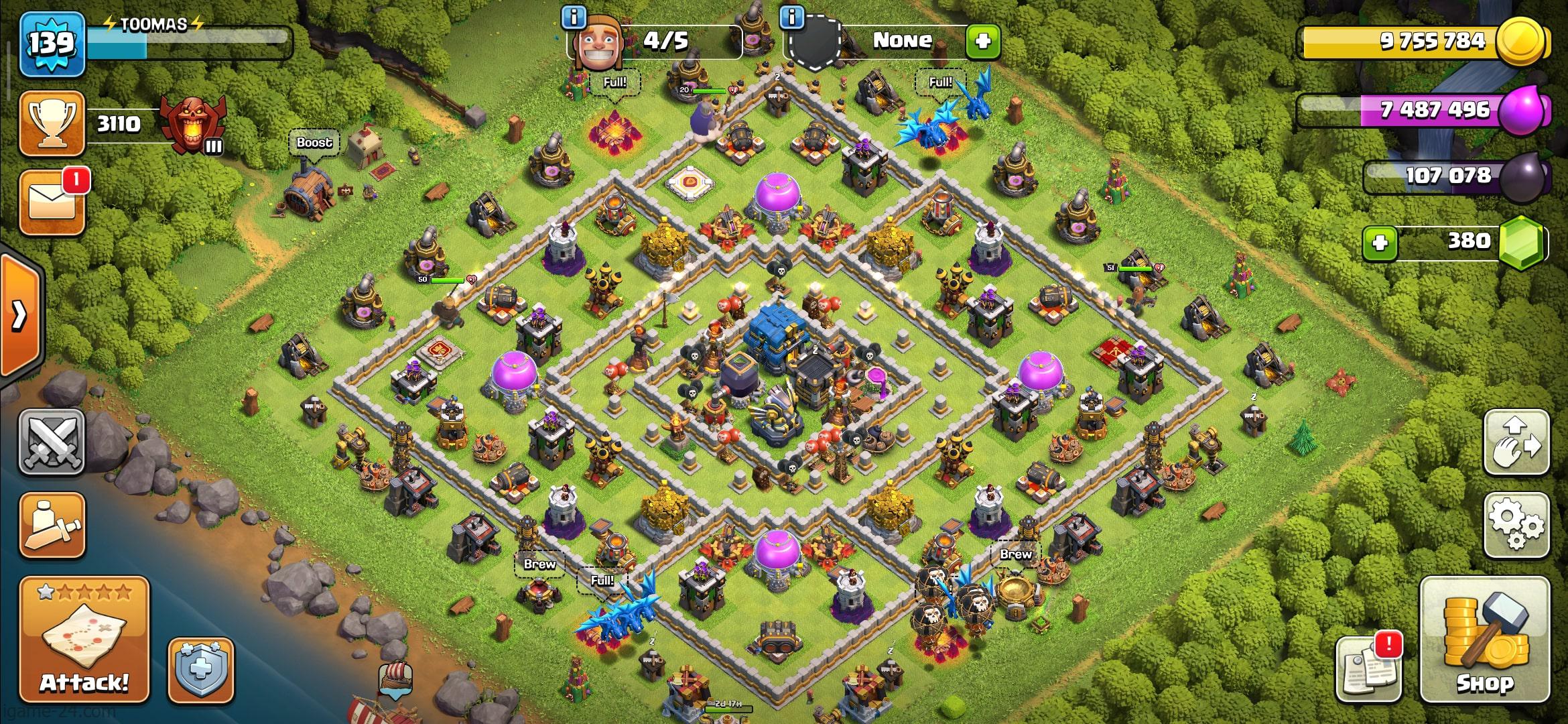Show shield info via the shield's info icon

click(x=792, y=17)
